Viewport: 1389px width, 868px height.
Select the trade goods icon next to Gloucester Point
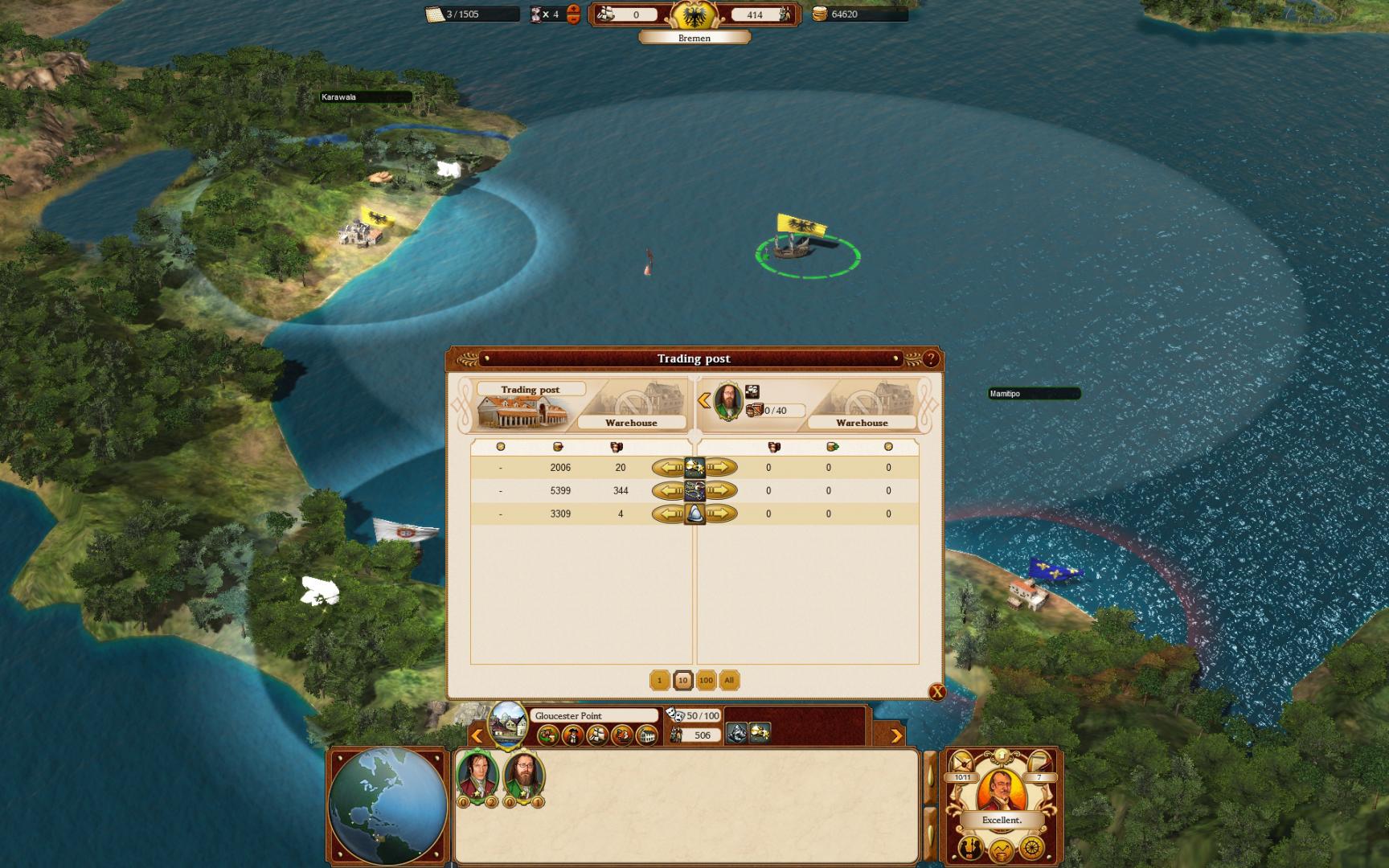(x=547, y=735)
